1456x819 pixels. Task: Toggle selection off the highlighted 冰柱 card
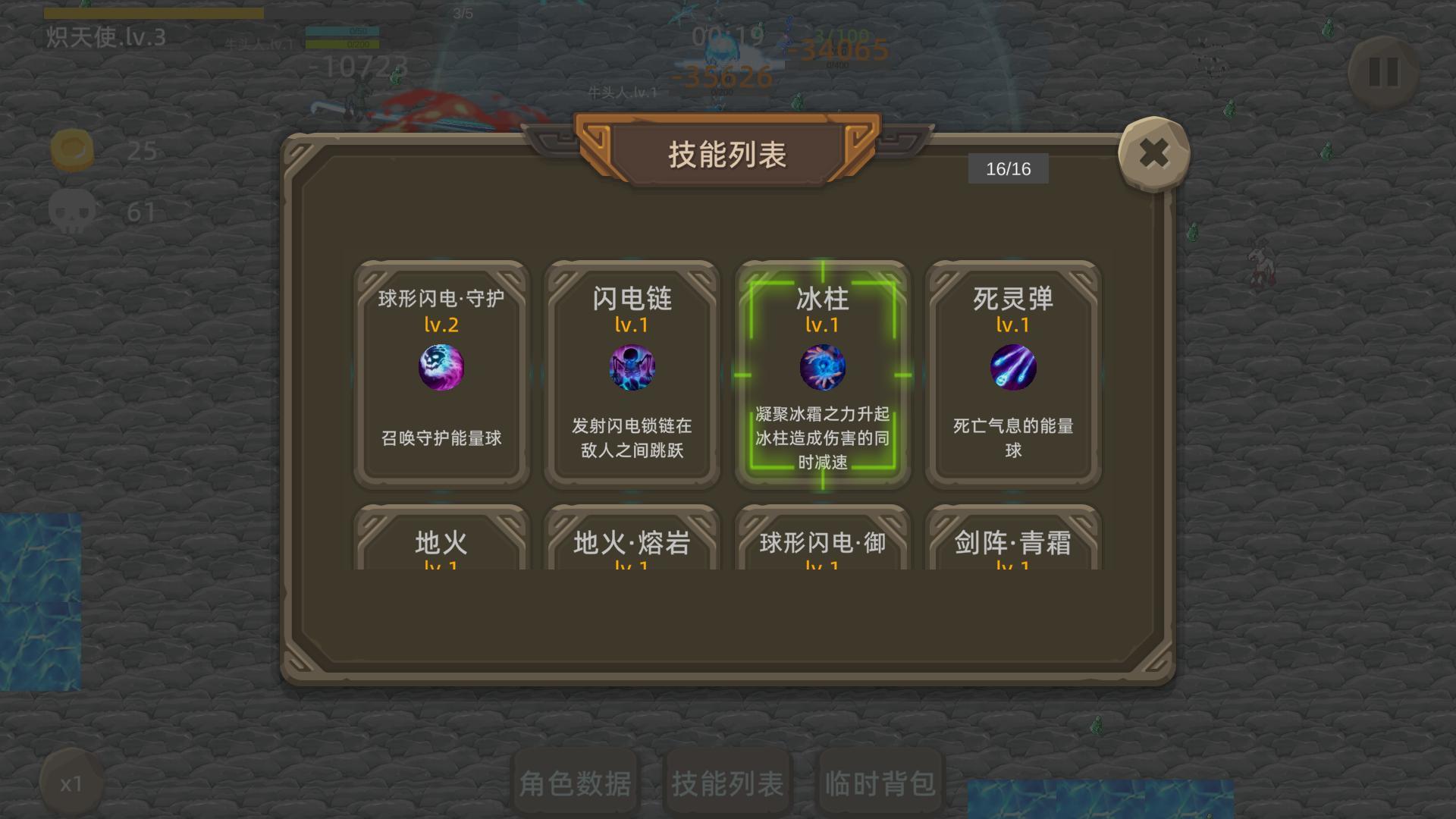tap(822, 369)
